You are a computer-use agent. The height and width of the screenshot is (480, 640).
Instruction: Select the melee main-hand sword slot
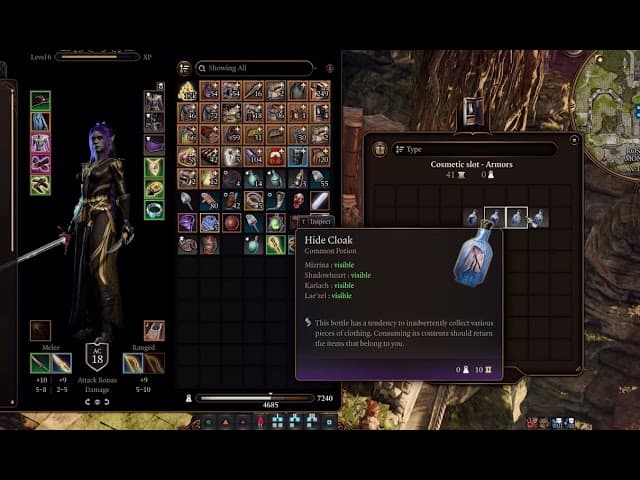40,363
